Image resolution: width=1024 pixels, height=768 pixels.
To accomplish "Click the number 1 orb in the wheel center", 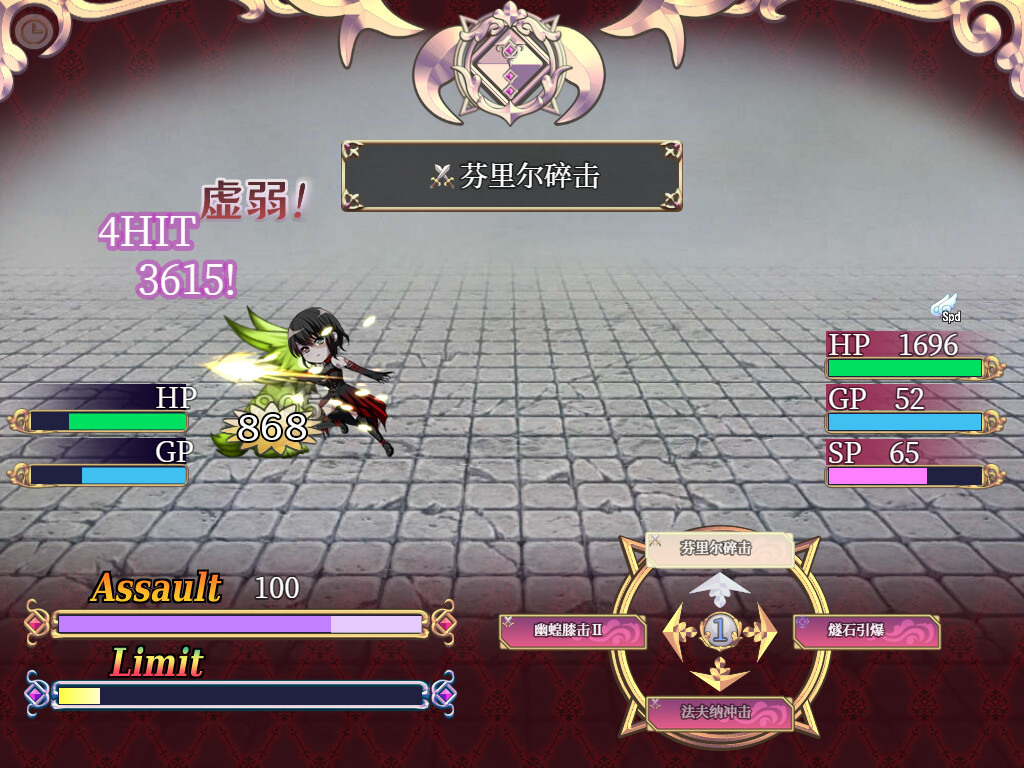I will coord(720,630).
